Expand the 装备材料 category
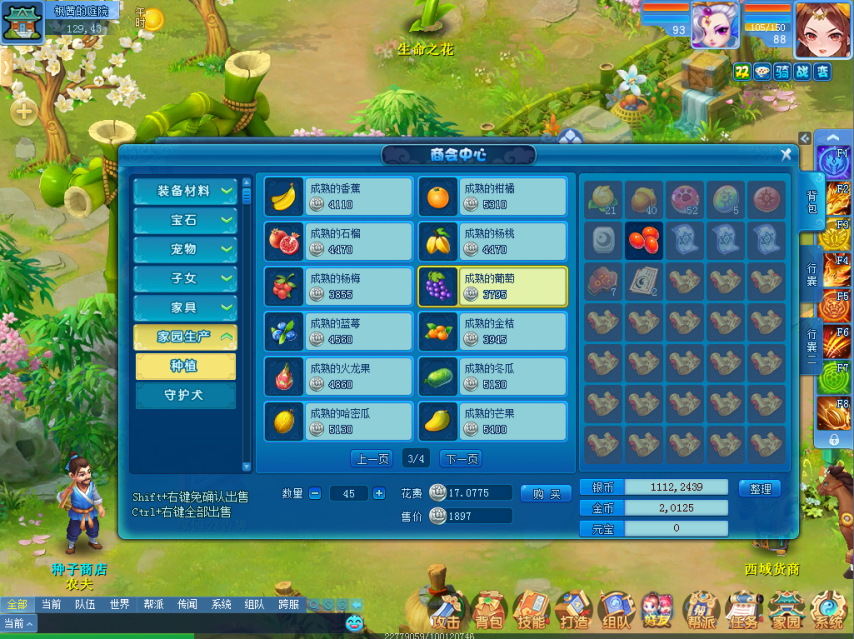The width and height of the screenshot is (854, 639). tap(185, 191)
